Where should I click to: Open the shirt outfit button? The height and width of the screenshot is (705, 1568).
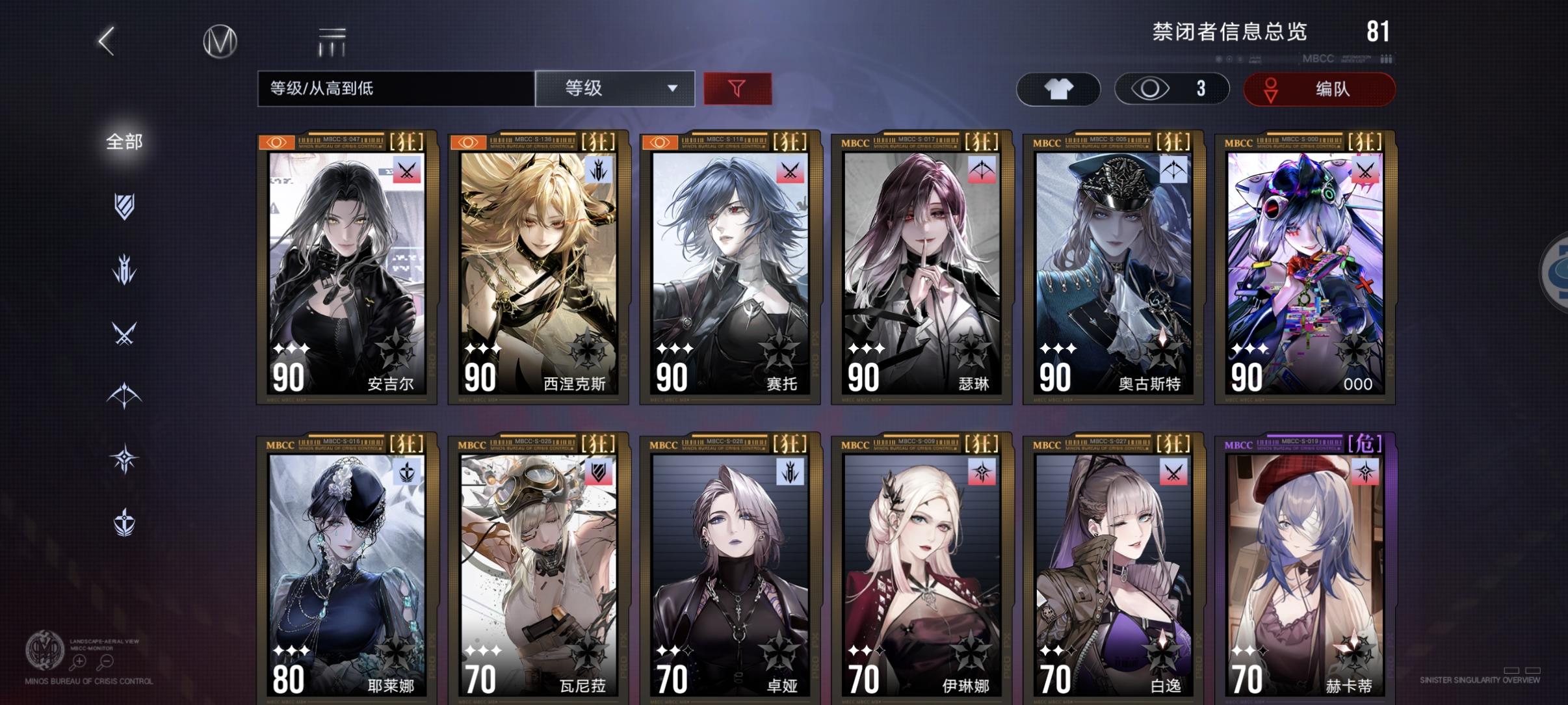pos(1058,88)
